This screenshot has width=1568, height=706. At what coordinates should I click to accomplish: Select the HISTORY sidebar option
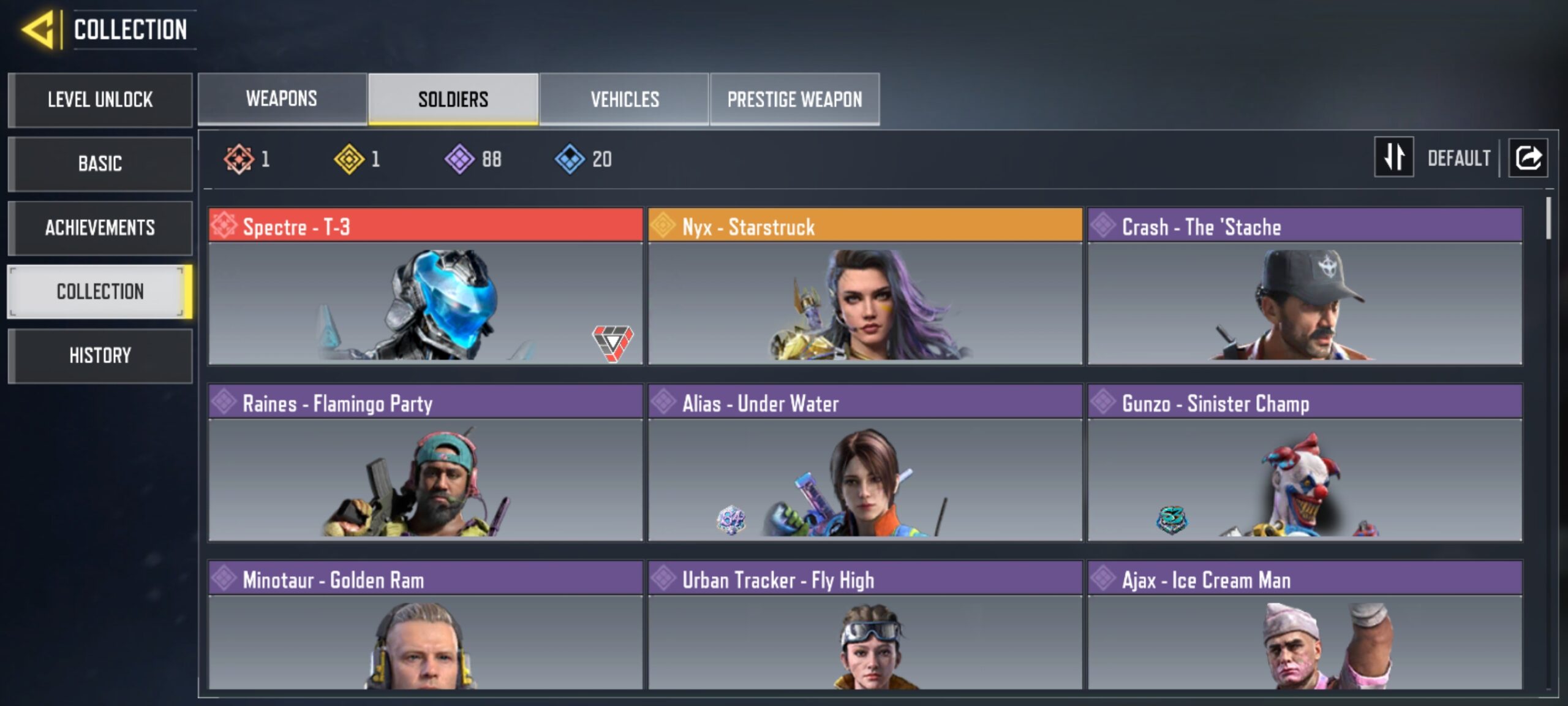pos(100,355)
